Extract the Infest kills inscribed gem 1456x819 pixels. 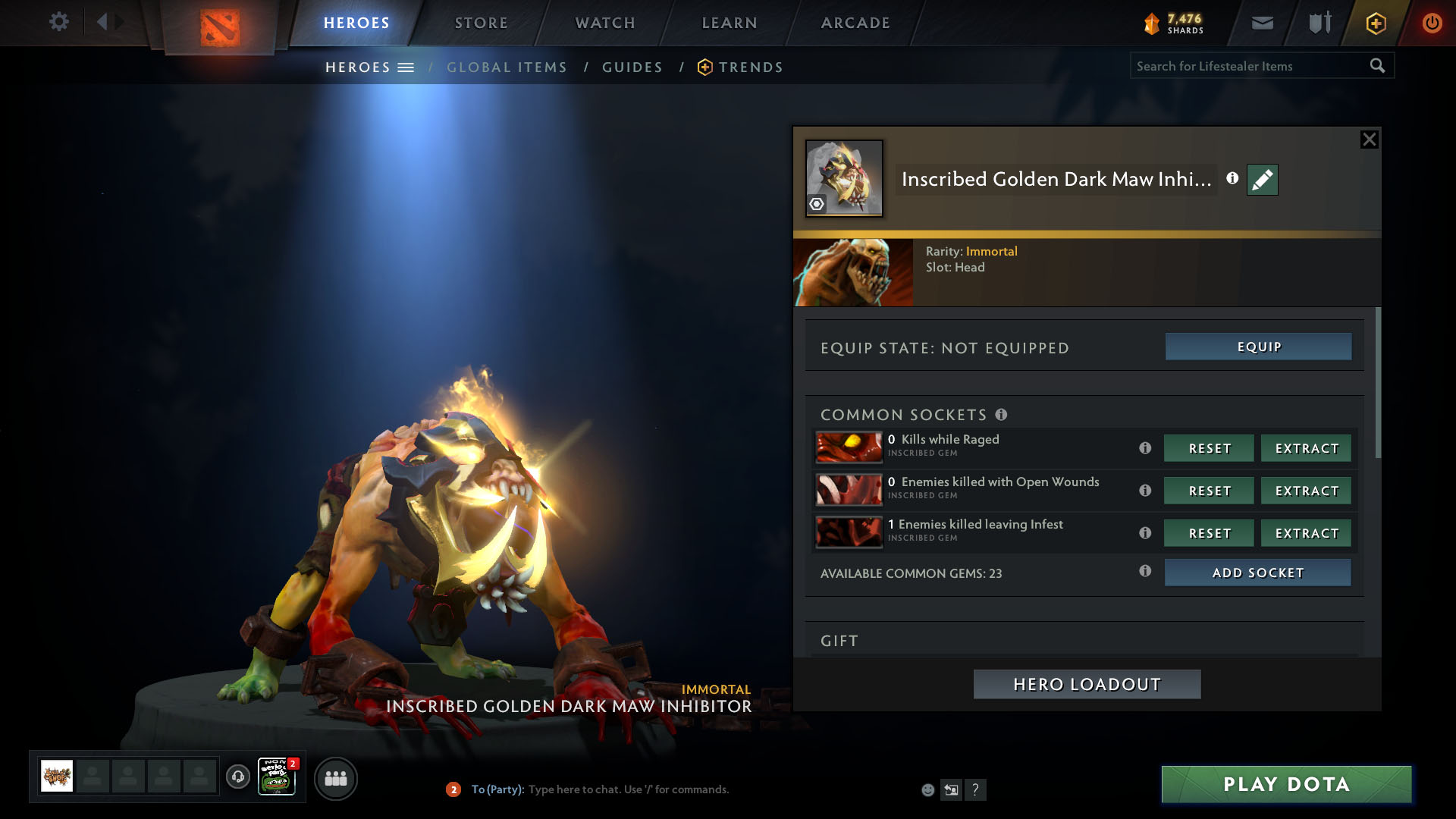click(1306, 533)
